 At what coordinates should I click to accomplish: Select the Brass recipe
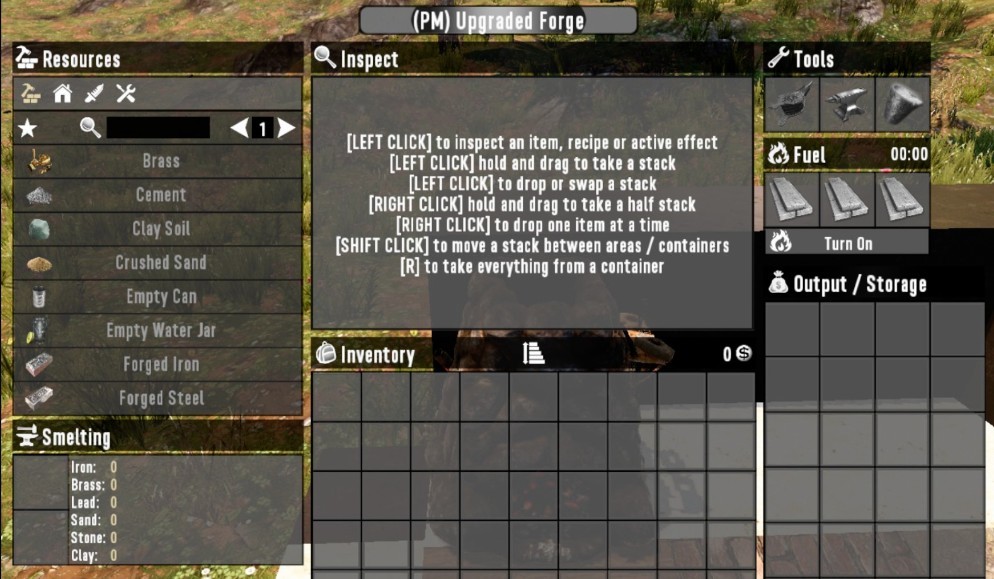click(160, 161)
